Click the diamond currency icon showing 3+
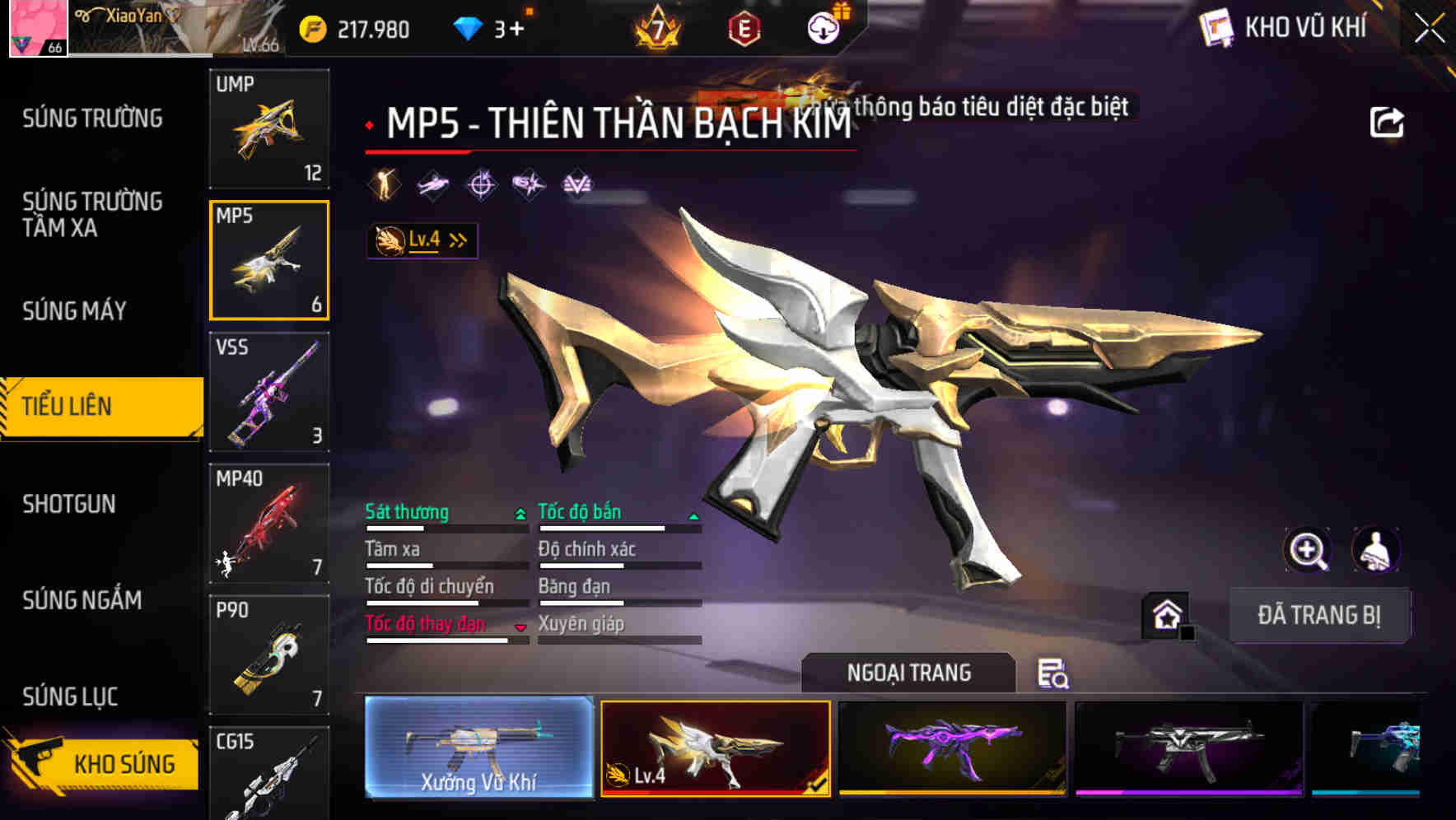The height and width of the screenshot is (820, 1456). click(466, 26)
